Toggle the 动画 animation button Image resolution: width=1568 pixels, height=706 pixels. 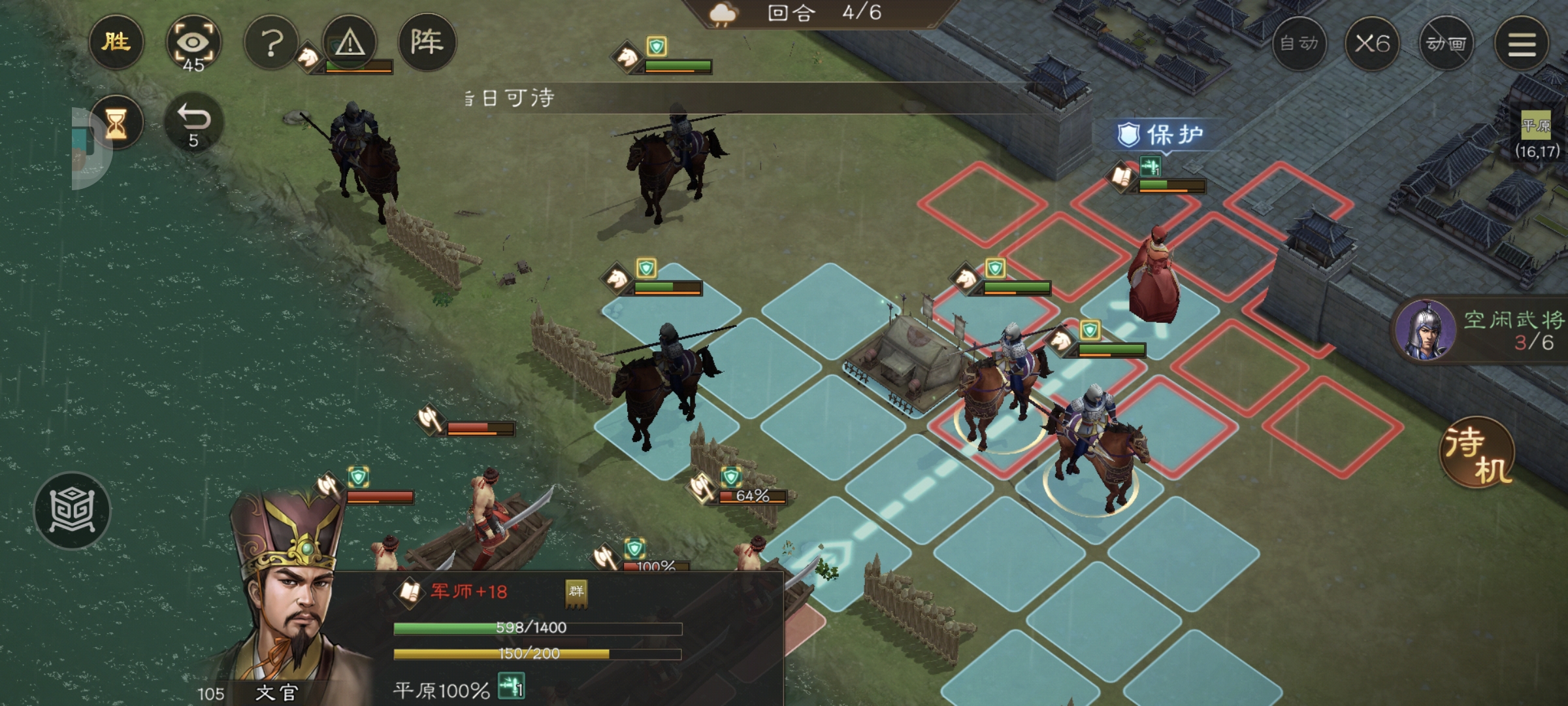[x=1446, y=44]
